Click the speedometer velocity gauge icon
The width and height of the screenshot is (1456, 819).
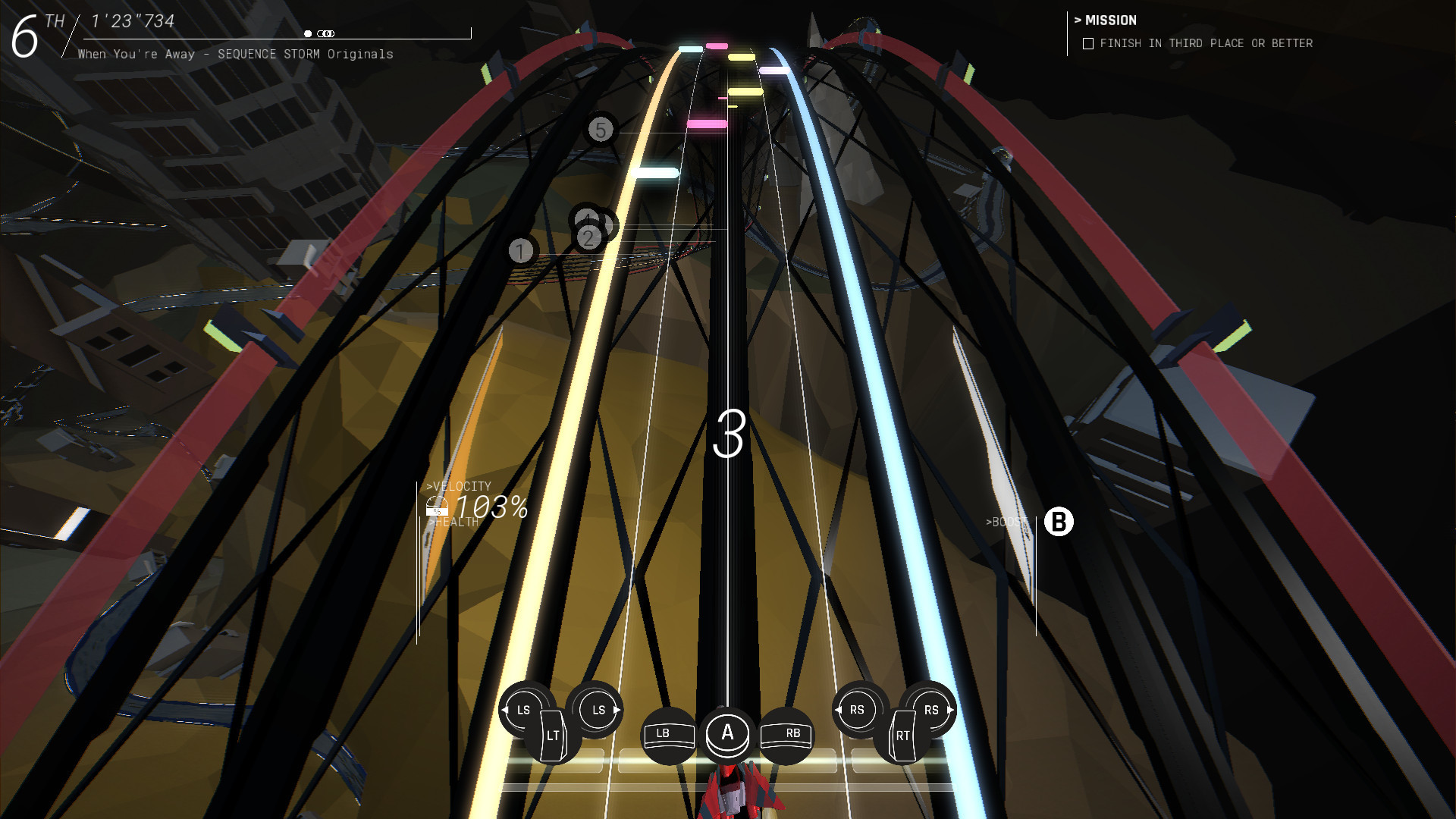(x=436, y=505)
